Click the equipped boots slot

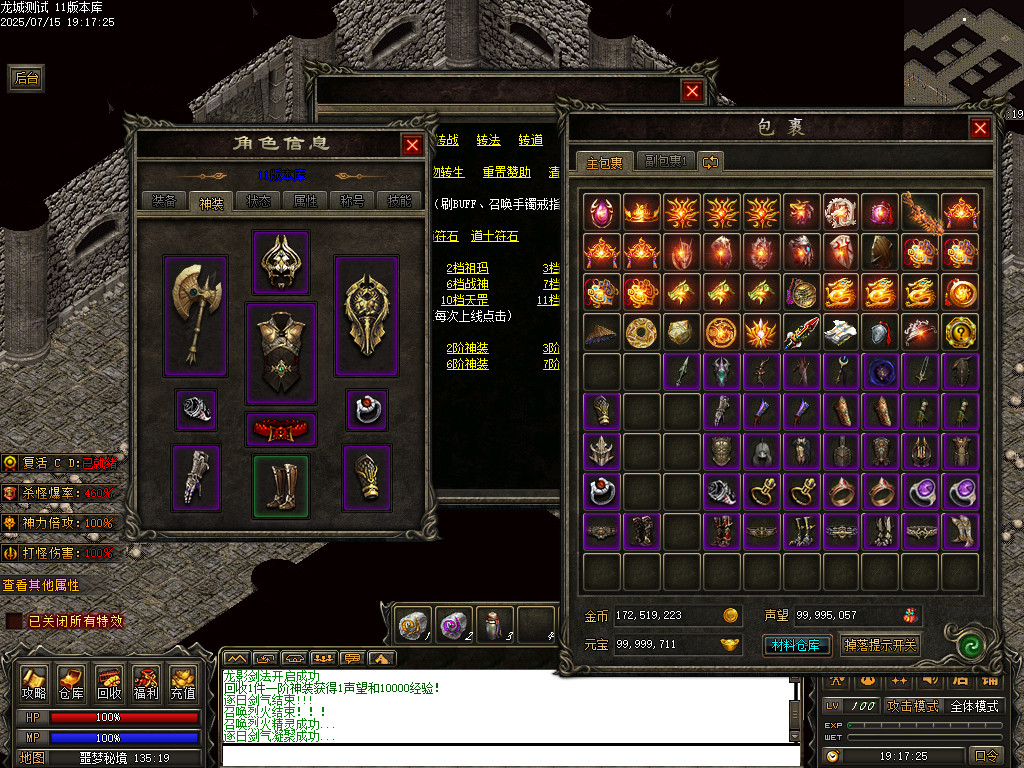click(x=281, y=486)
